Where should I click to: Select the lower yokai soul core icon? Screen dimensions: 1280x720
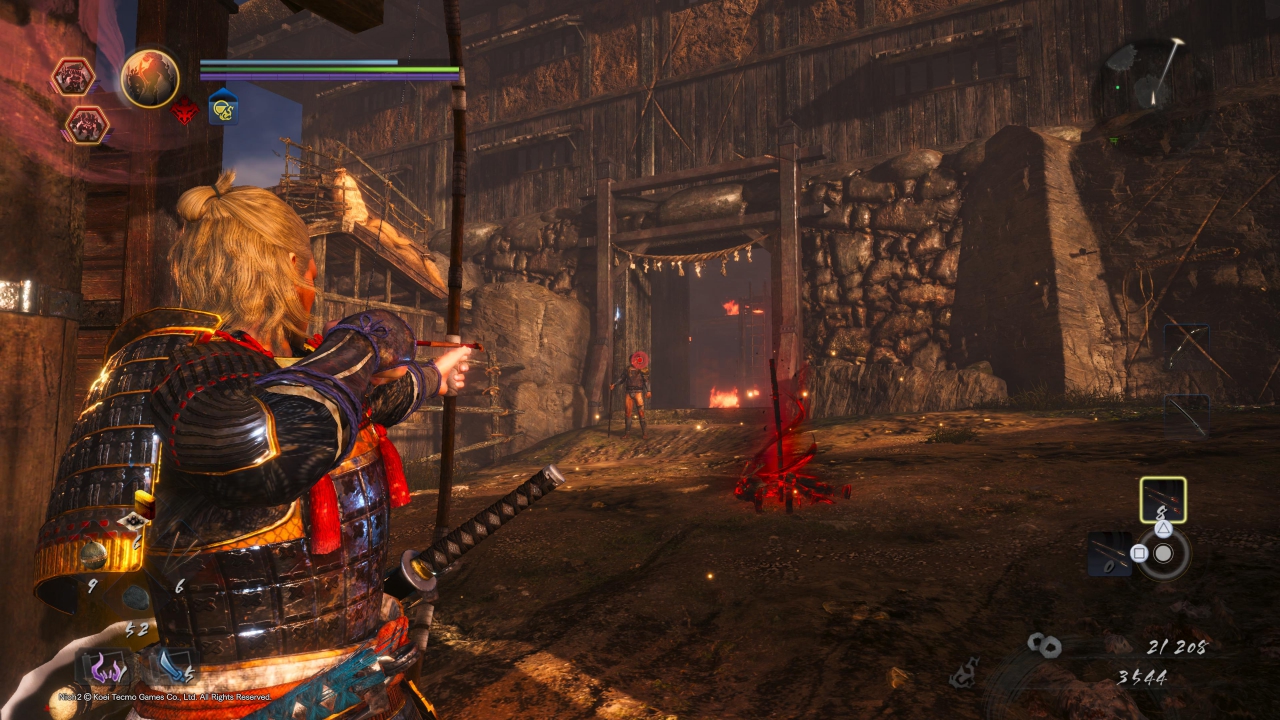click(x=87, y=125)
